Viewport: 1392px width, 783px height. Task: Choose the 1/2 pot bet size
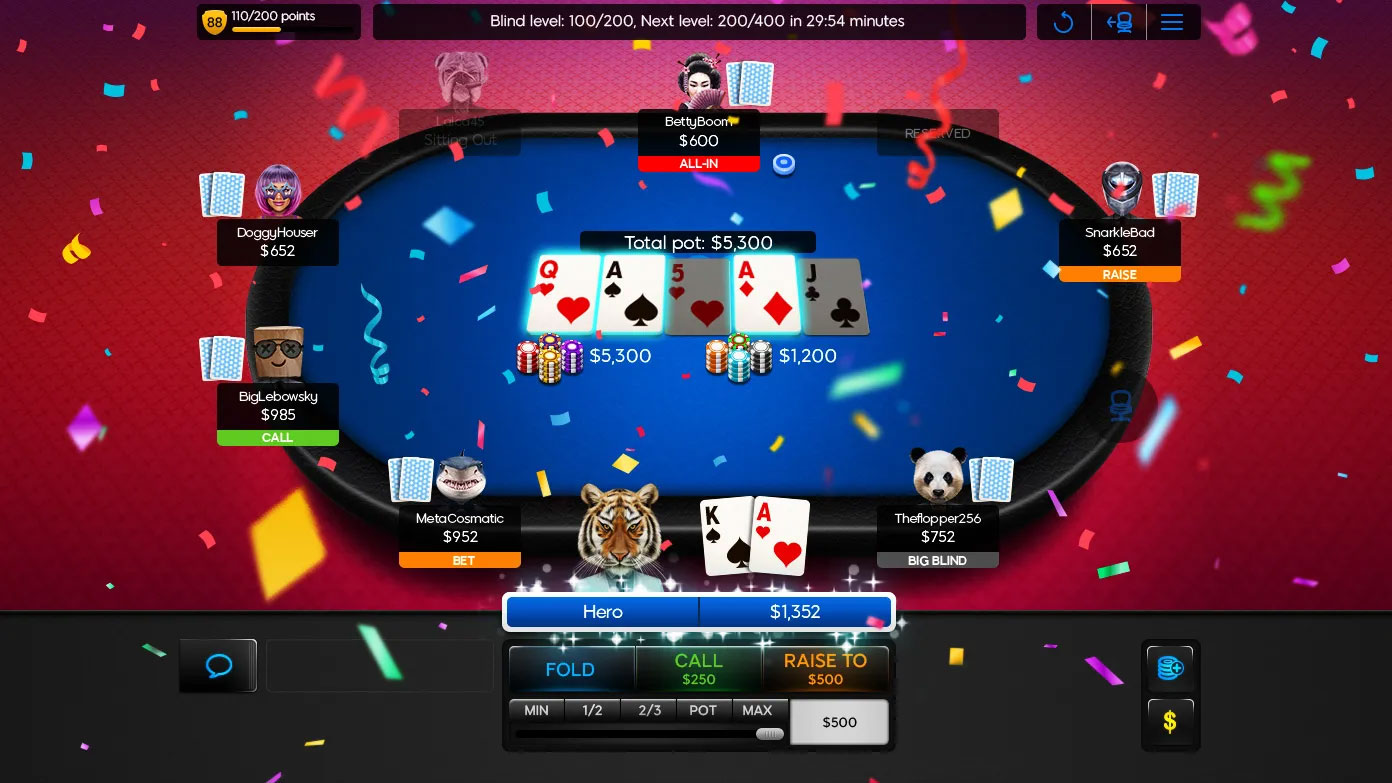592,710
